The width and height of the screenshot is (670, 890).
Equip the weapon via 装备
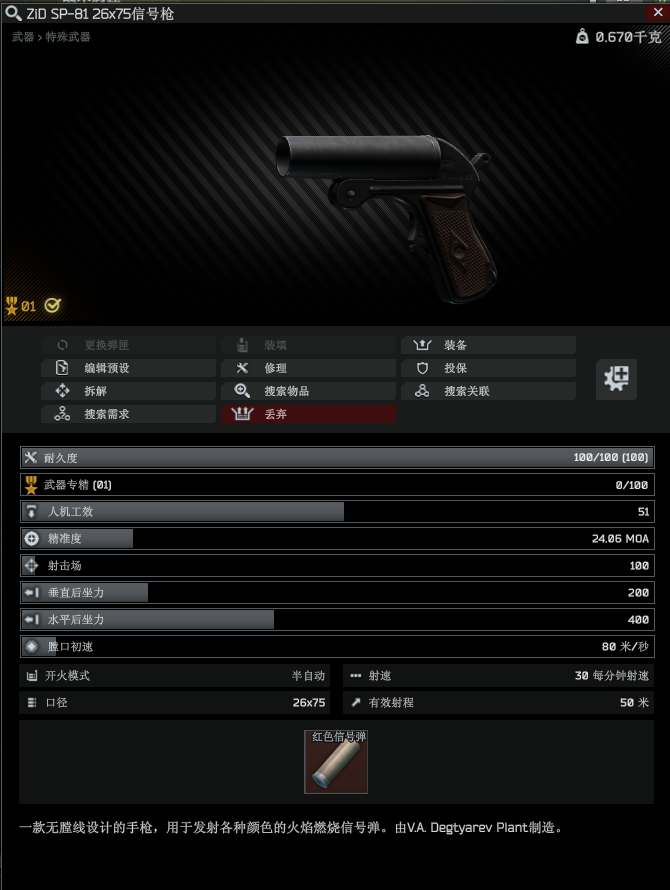[x=488, y=345]
